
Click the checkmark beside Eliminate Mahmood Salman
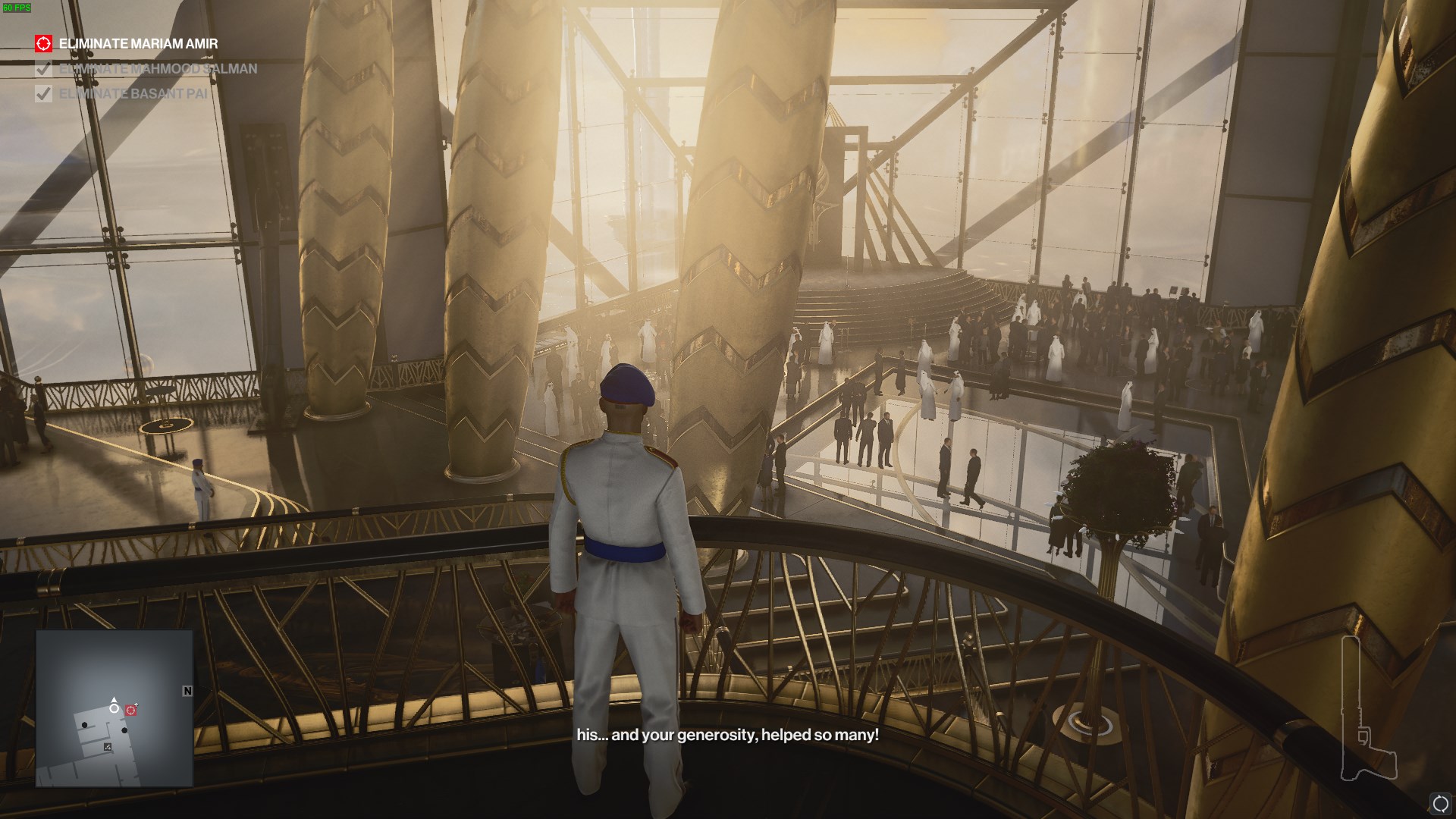[43, 70]
